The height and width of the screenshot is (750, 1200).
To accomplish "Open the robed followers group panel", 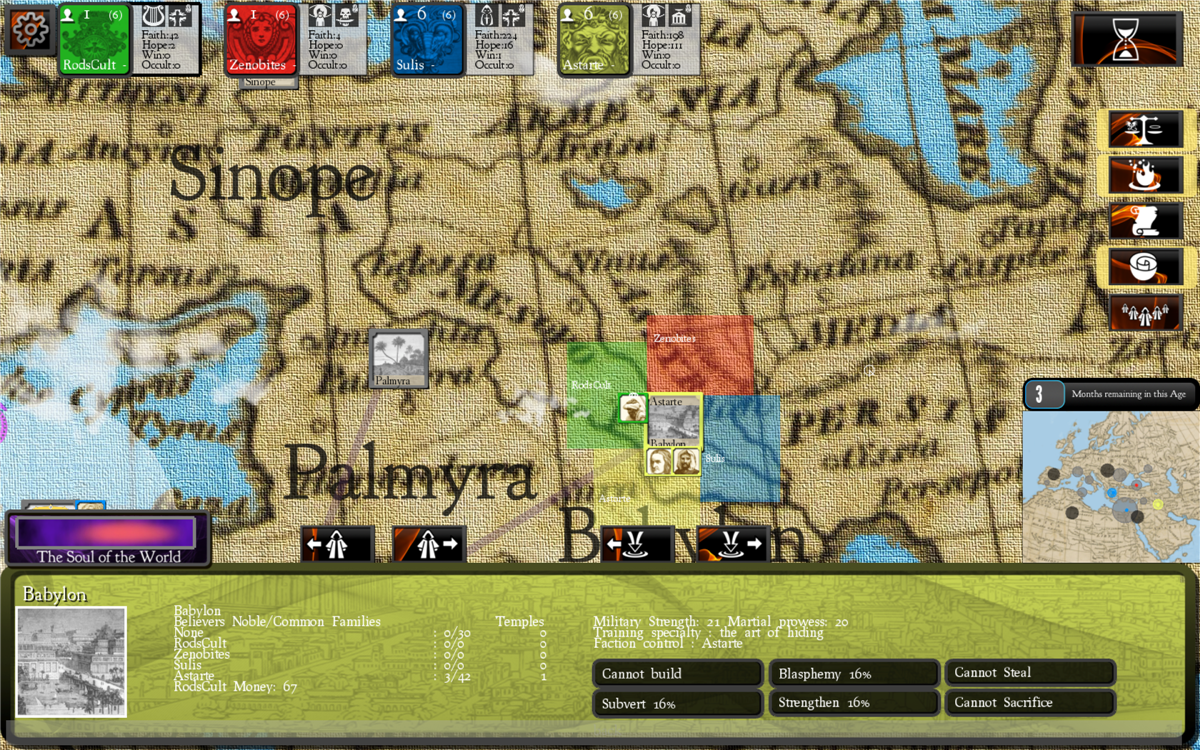I will (x=1145, y=313).
